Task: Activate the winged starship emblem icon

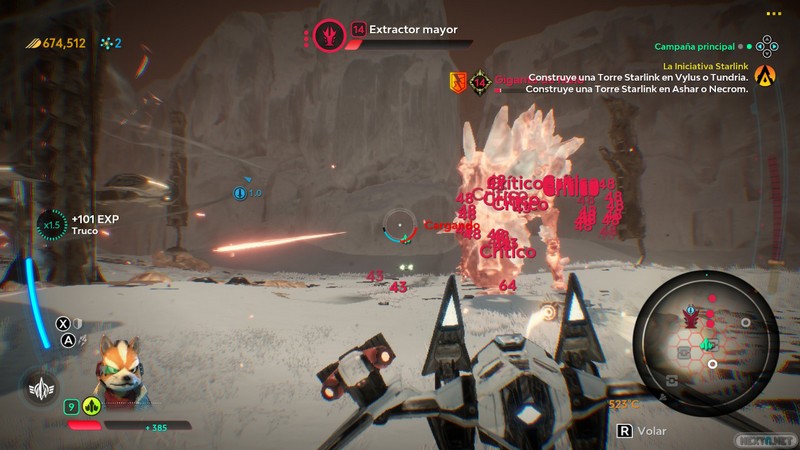Action: [39, 387]
